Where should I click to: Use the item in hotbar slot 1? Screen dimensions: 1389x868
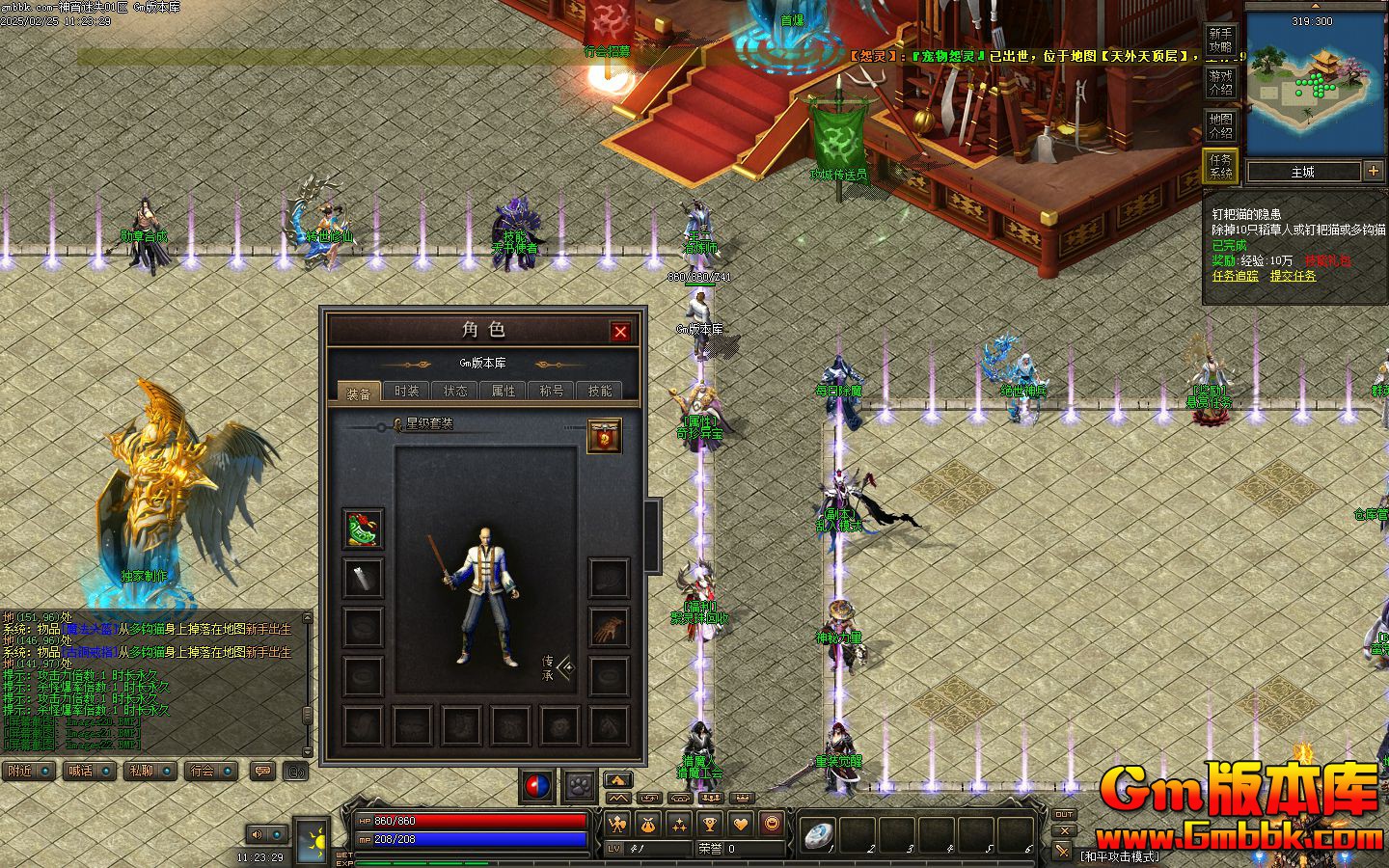pyautogui.click(x=820, y=835)
